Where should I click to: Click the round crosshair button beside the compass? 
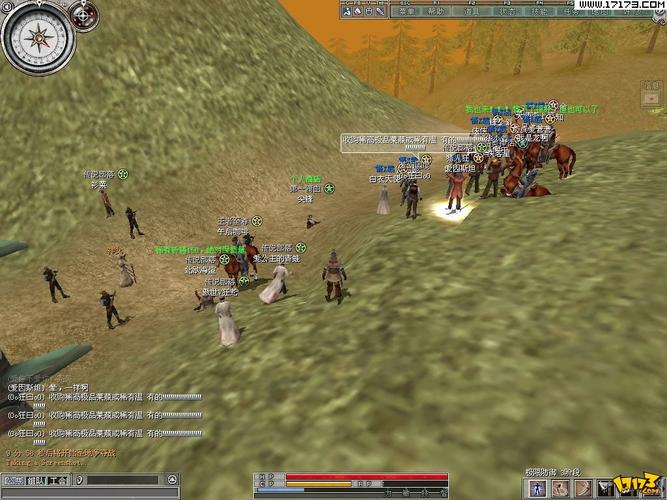(x=87, y=15)
